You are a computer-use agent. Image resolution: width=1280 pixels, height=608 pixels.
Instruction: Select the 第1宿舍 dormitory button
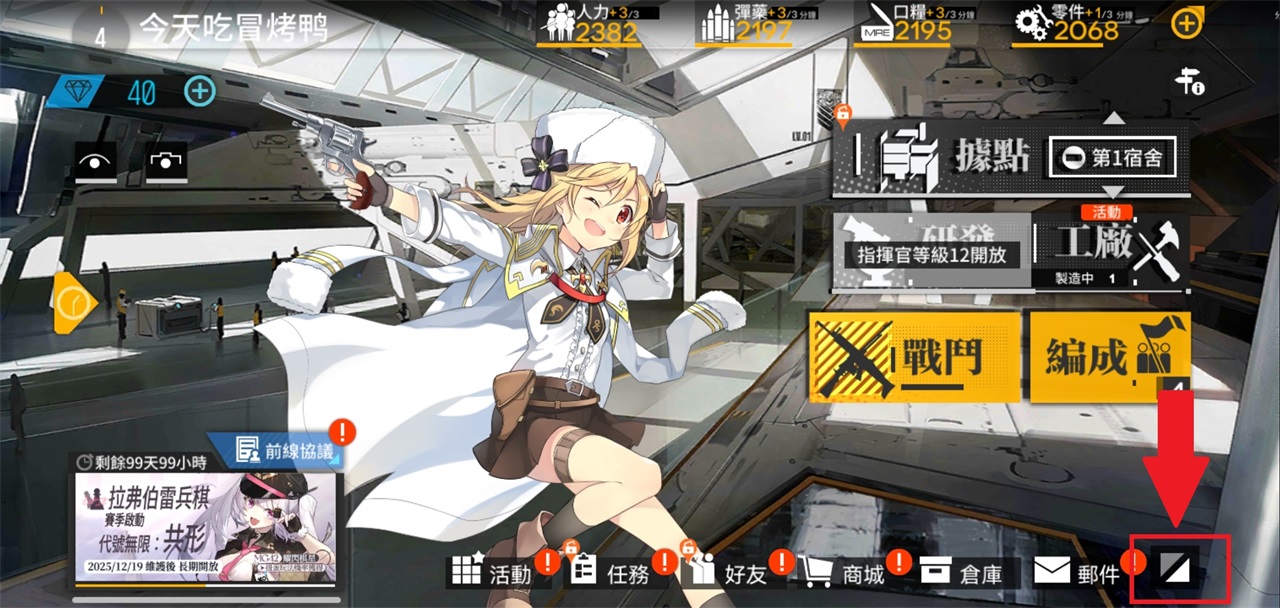click(1111, 159)
